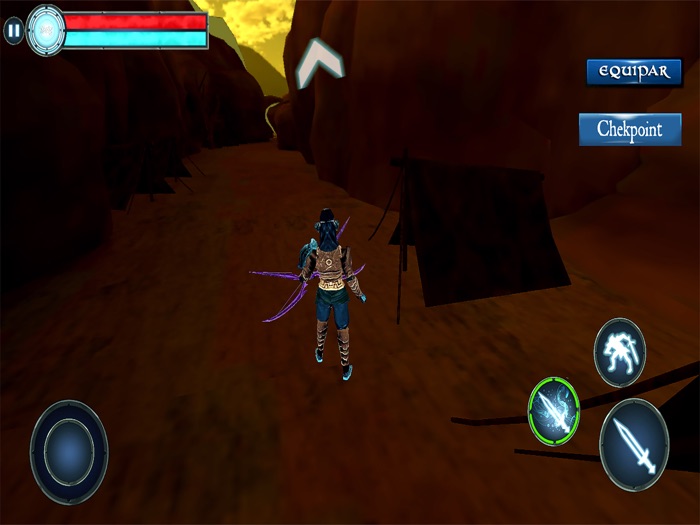
Task: Activate the glowing sword slash skill
Action: click(x=554, y=410)
